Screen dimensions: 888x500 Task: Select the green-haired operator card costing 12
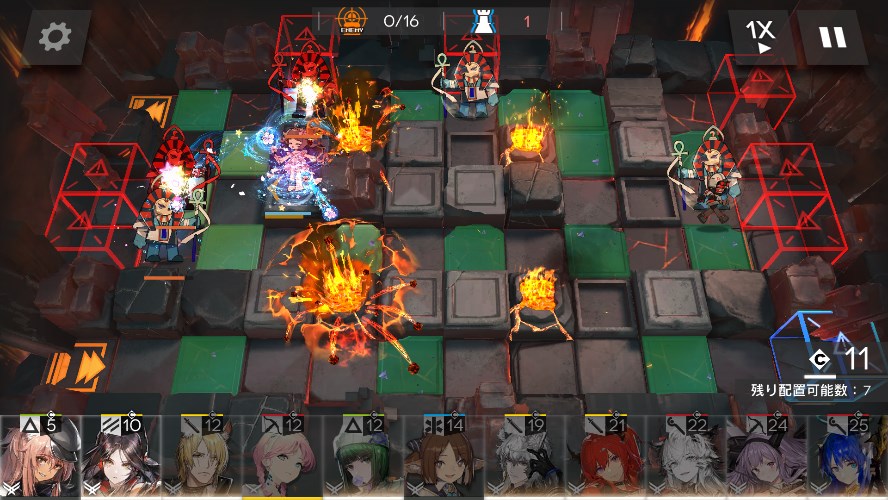tap(364, 458)
